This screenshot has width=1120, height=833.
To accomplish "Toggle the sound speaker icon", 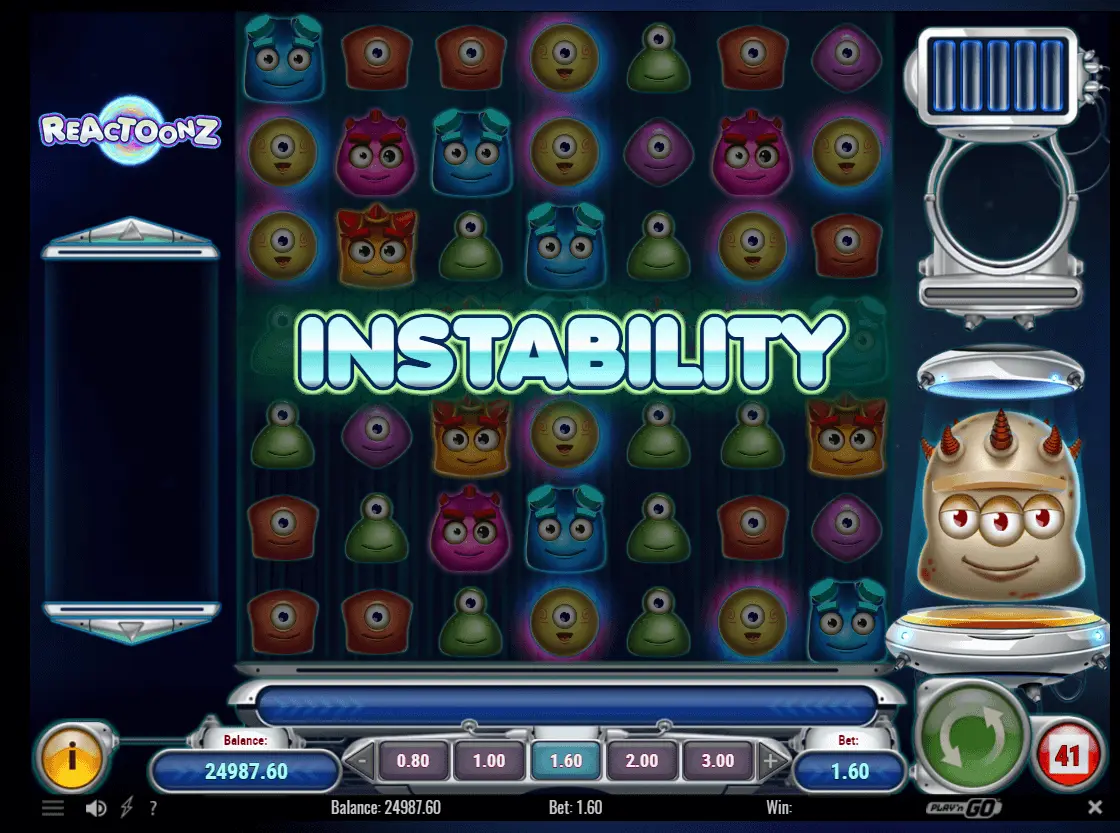I will coord(96,808).
